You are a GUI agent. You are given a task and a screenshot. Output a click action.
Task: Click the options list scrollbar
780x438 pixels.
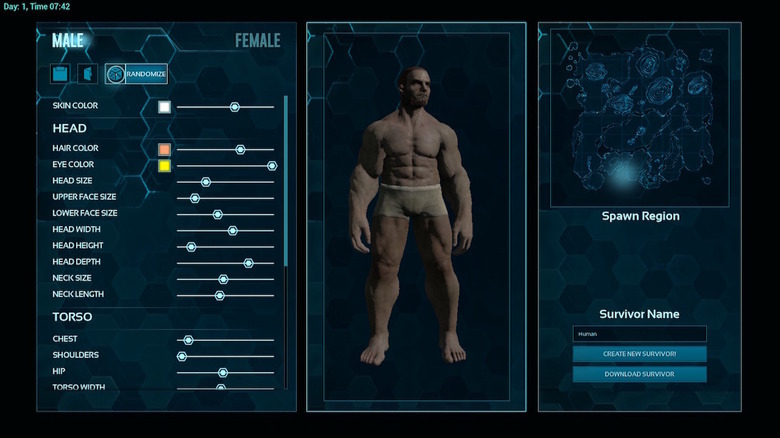pos(285,180)
